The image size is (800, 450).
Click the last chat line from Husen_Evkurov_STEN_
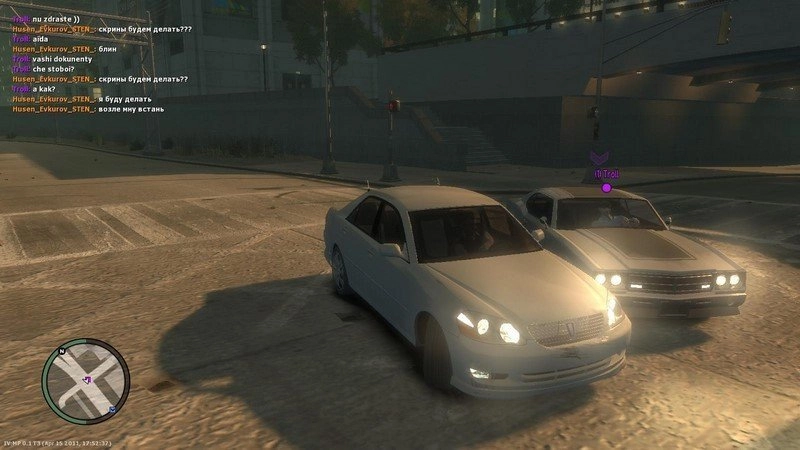pyautogui.click(x=88, y=109)
